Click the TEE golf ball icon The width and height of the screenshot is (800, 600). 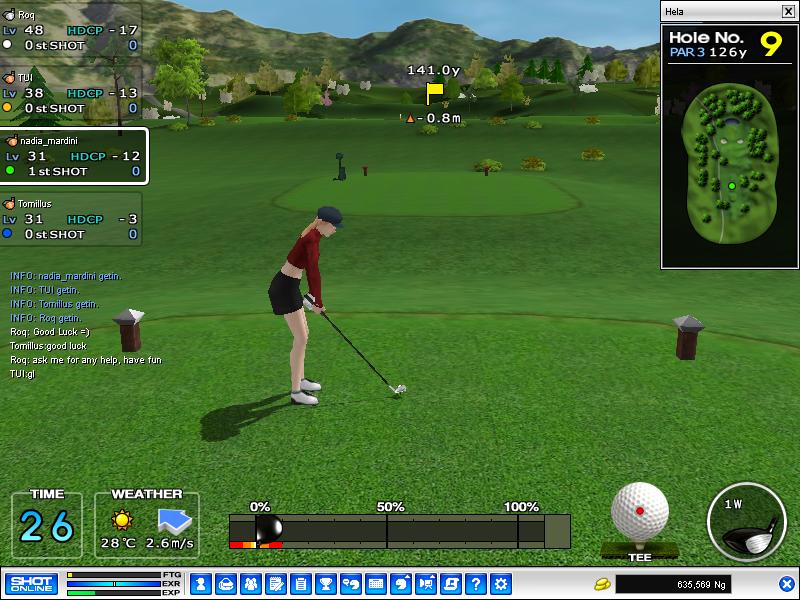click(x=640, y=514)
